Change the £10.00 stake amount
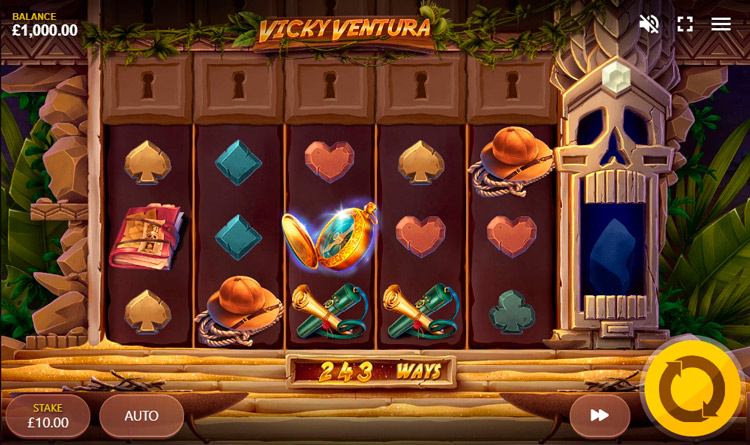Screen dimensions: 750x445 pos(48,416)
